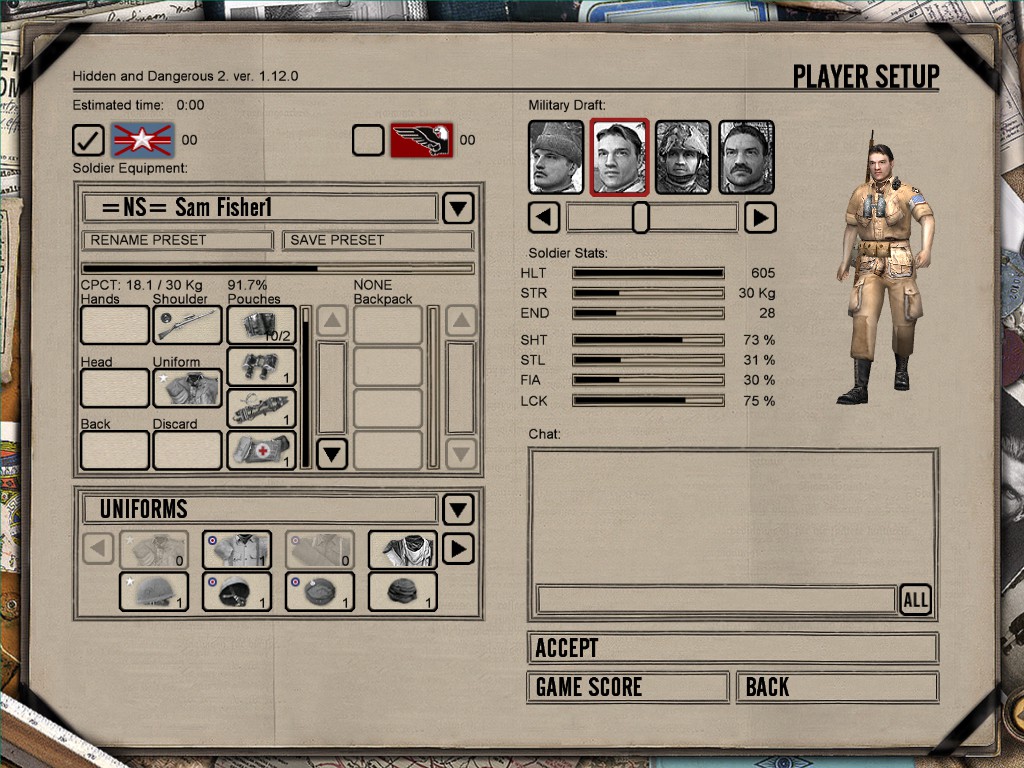Open the soldier preset dropdown
The height and width of the screenshot is (768, 1024).
coord(457,208)
